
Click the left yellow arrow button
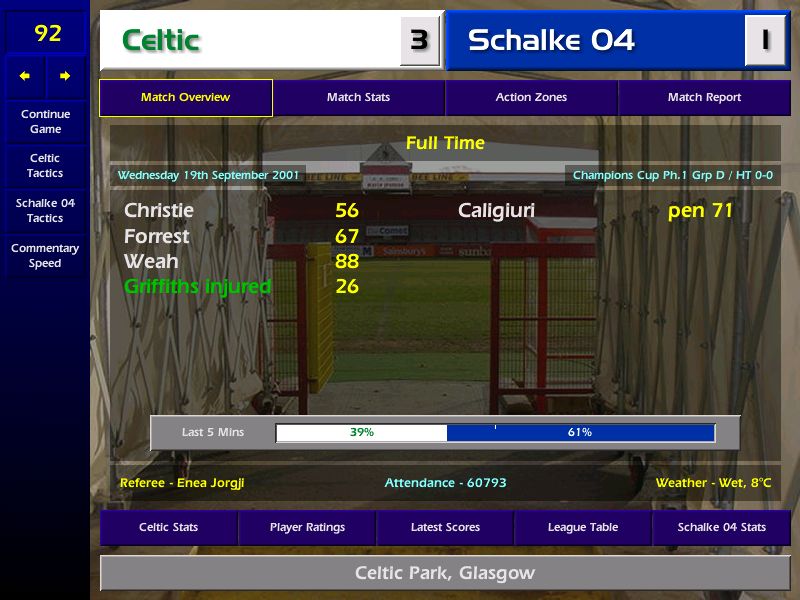pos(25,76)
